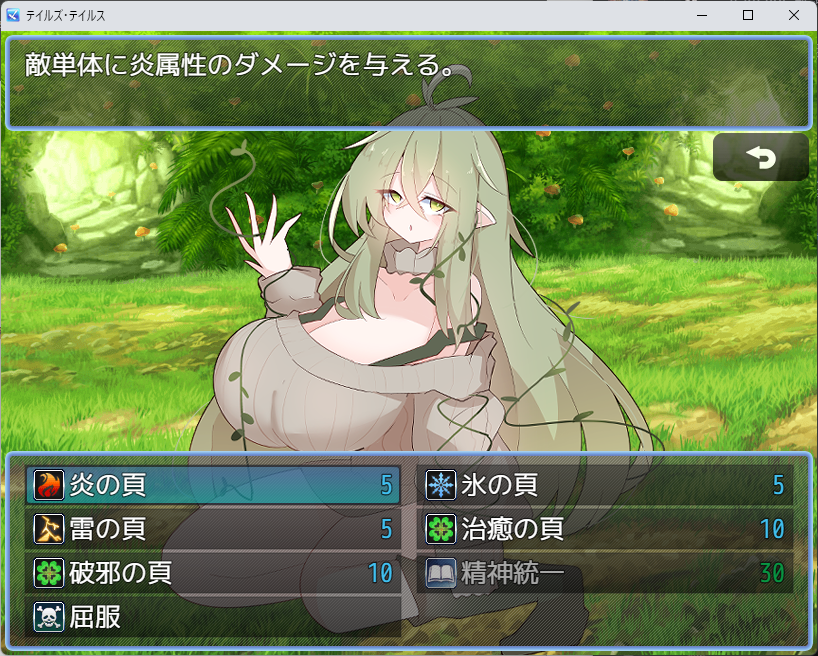The image size is (818, 656).
Task: Maximize the game window
Action: (748, 15)
